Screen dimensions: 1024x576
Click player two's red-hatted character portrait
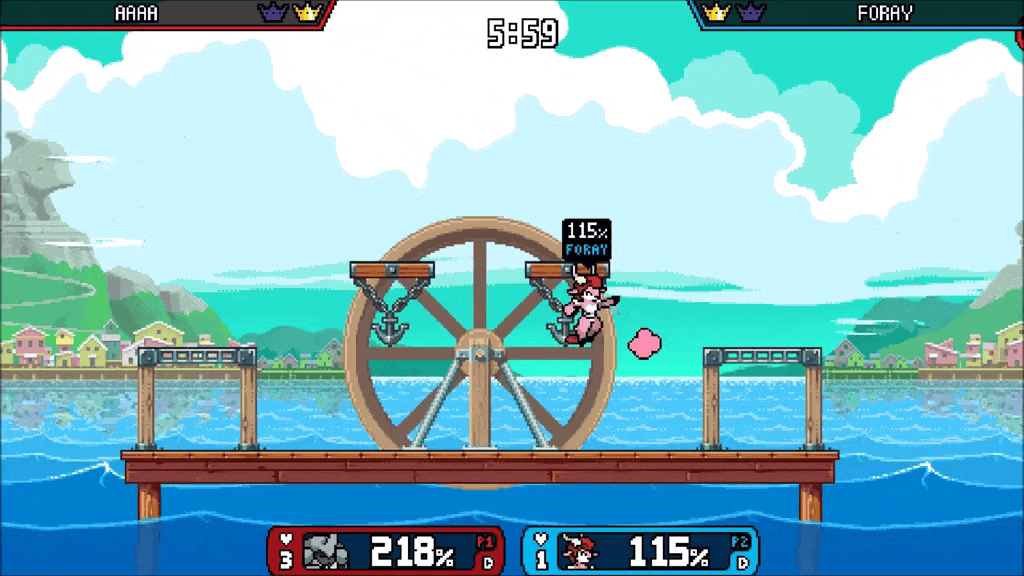[x=579, y=551]
